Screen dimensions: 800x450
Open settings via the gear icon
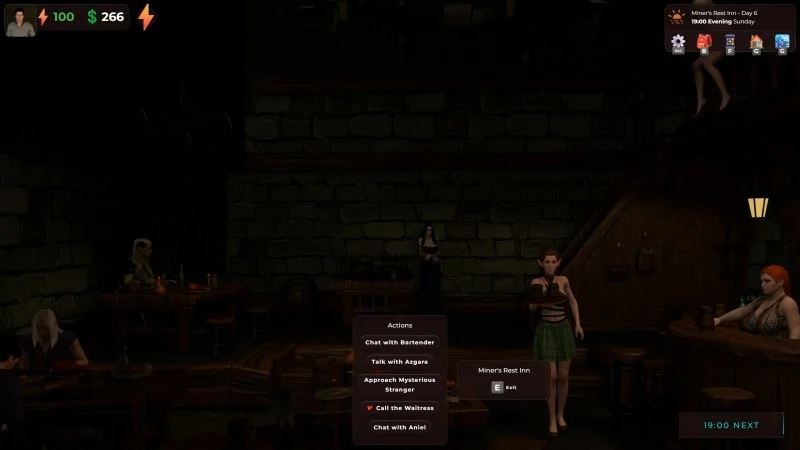pos(678,42)
